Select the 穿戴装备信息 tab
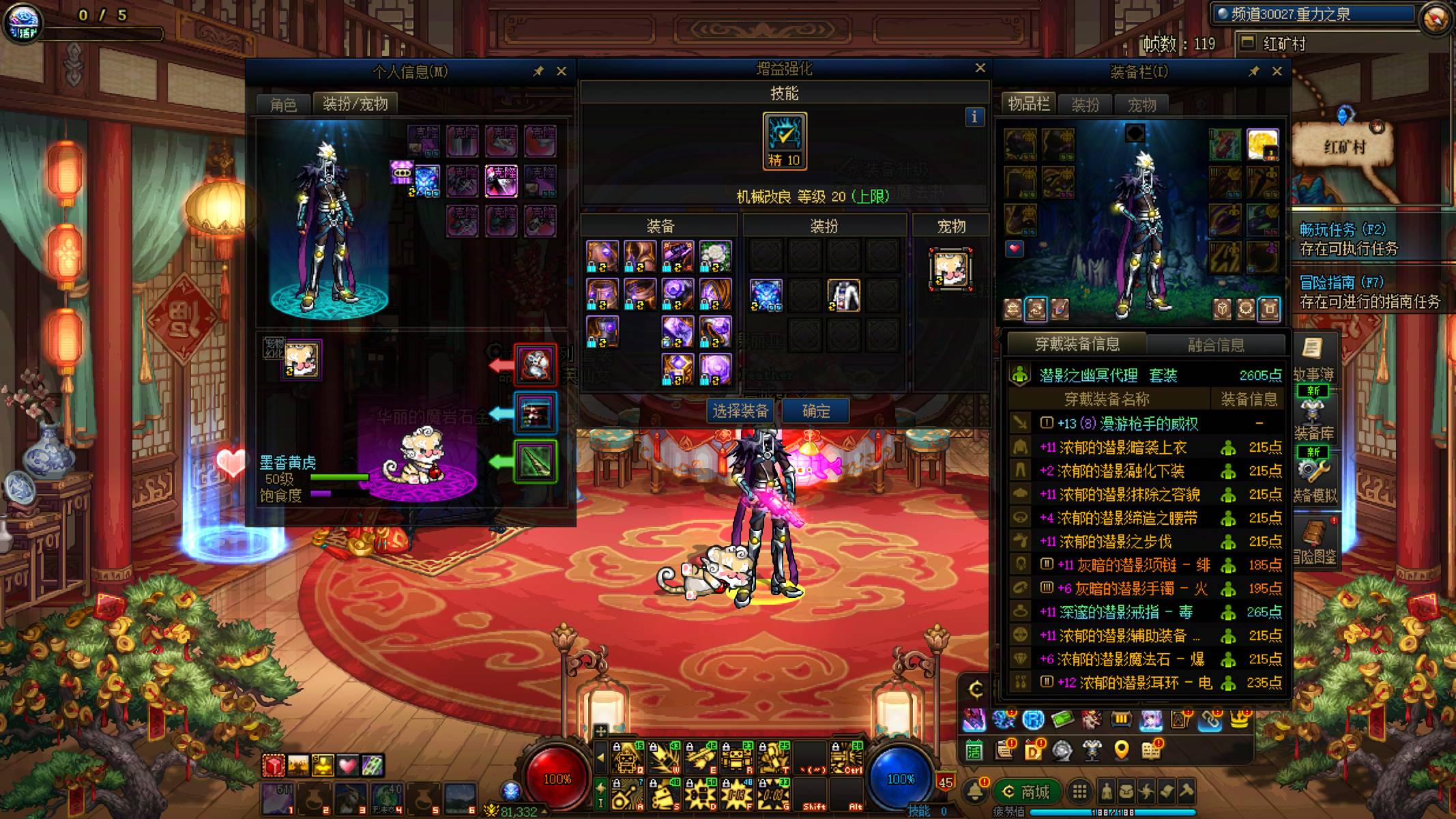Image resolution: width=1456 pixels, height=819 pixels. (x=1077, y=344)
